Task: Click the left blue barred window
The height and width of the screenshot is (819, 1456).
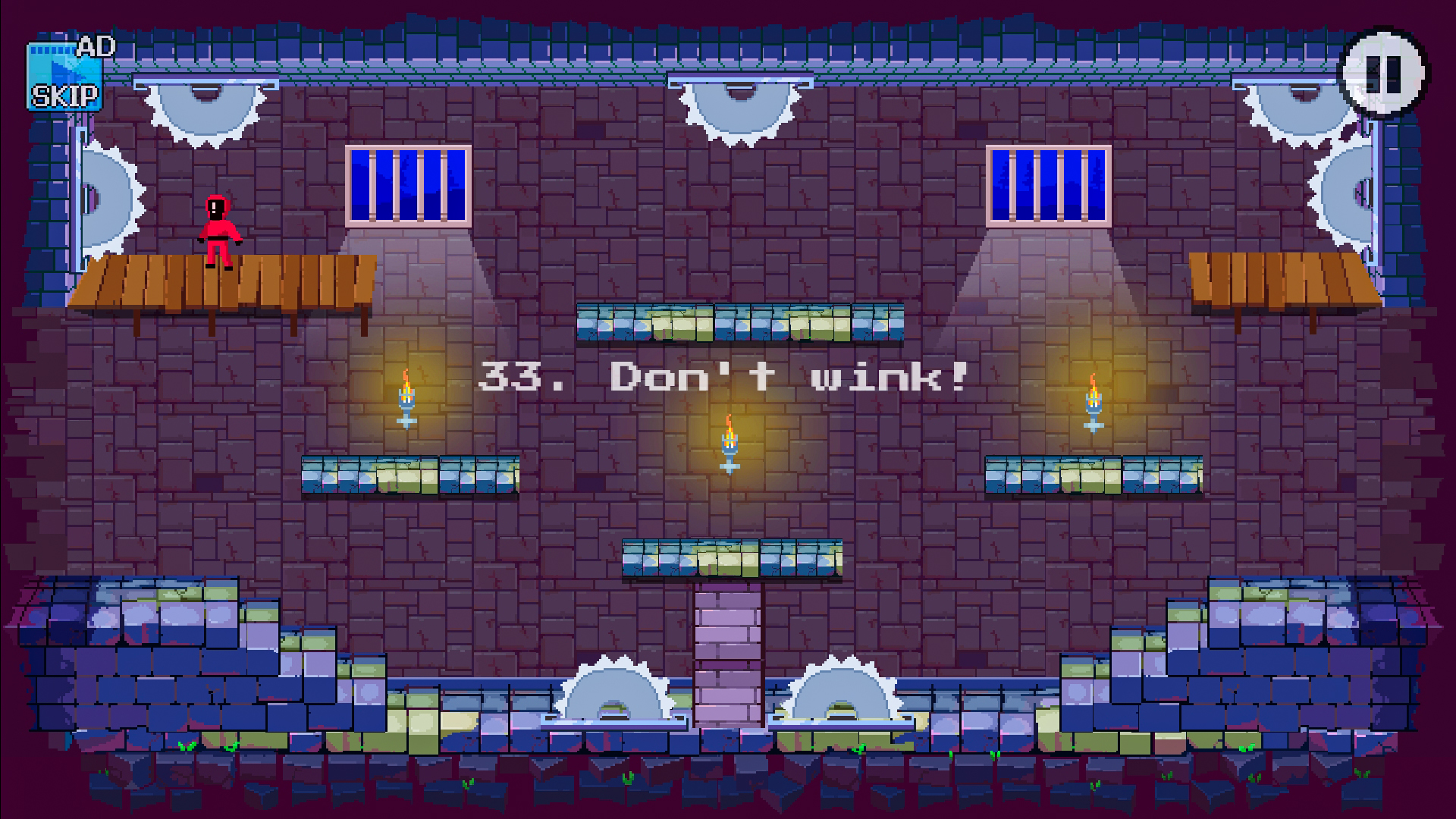Action: (406, 186)
